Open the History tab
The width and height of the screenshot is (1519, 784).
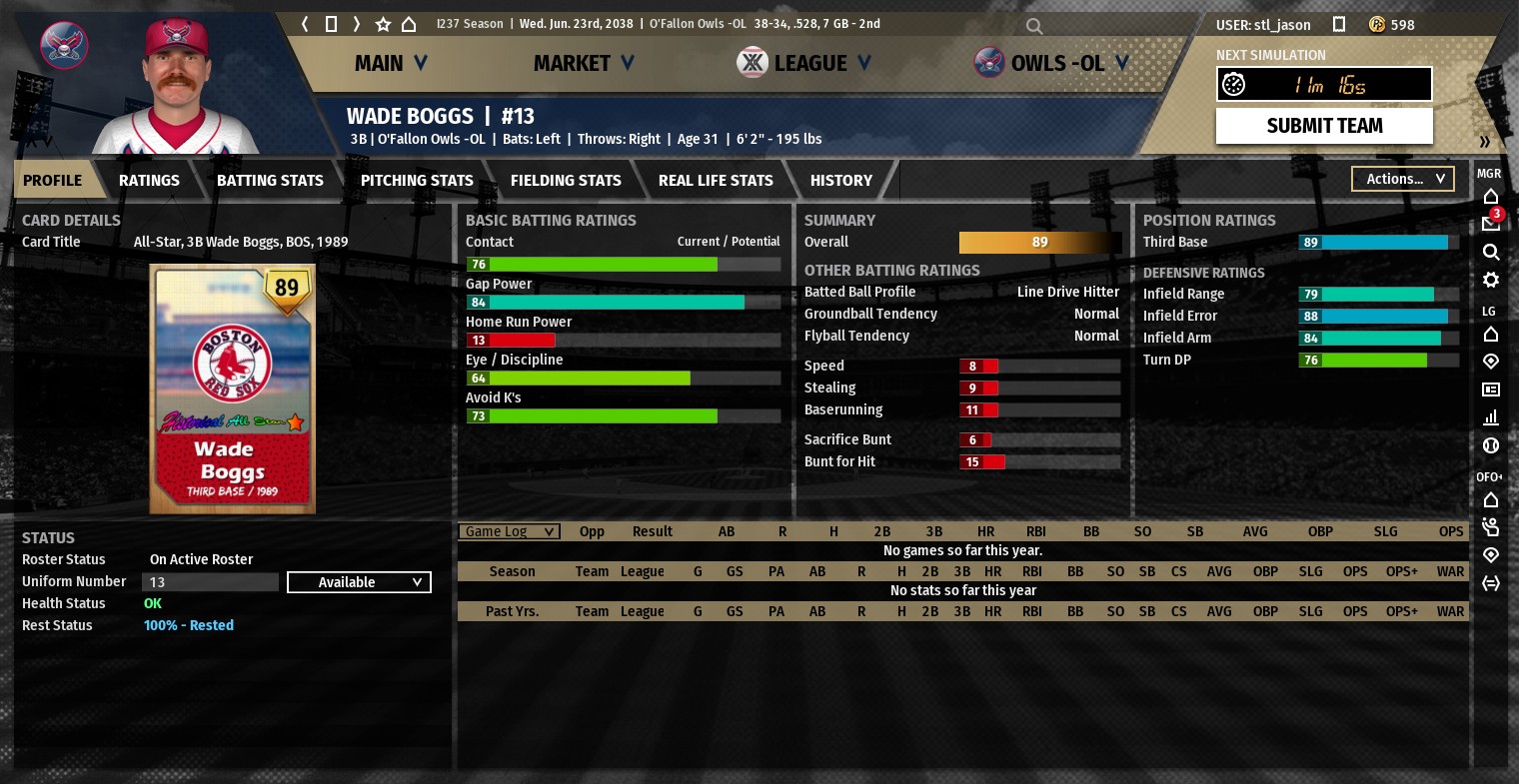[841, 181]
